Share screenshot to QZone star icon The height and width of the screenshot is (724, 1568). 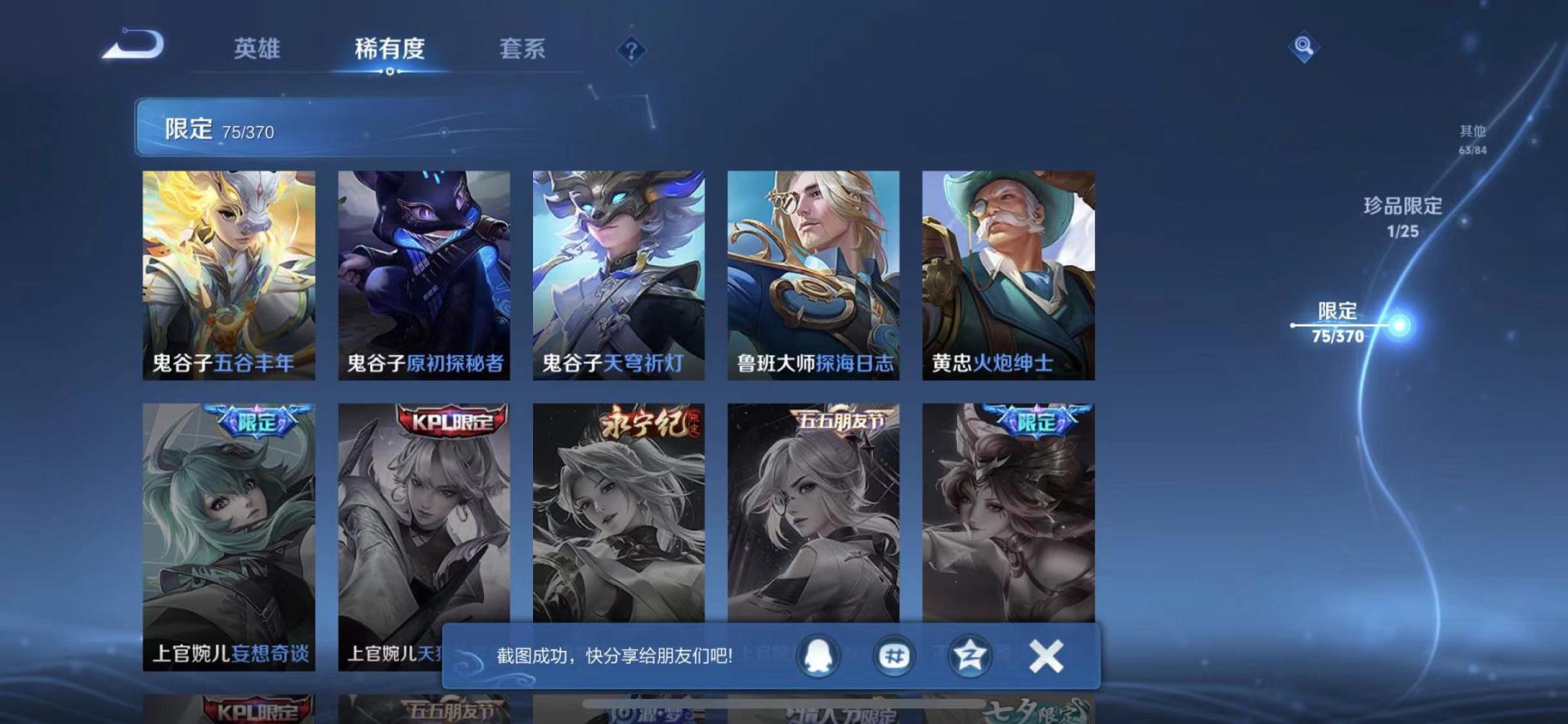click(x=970, y=655)
